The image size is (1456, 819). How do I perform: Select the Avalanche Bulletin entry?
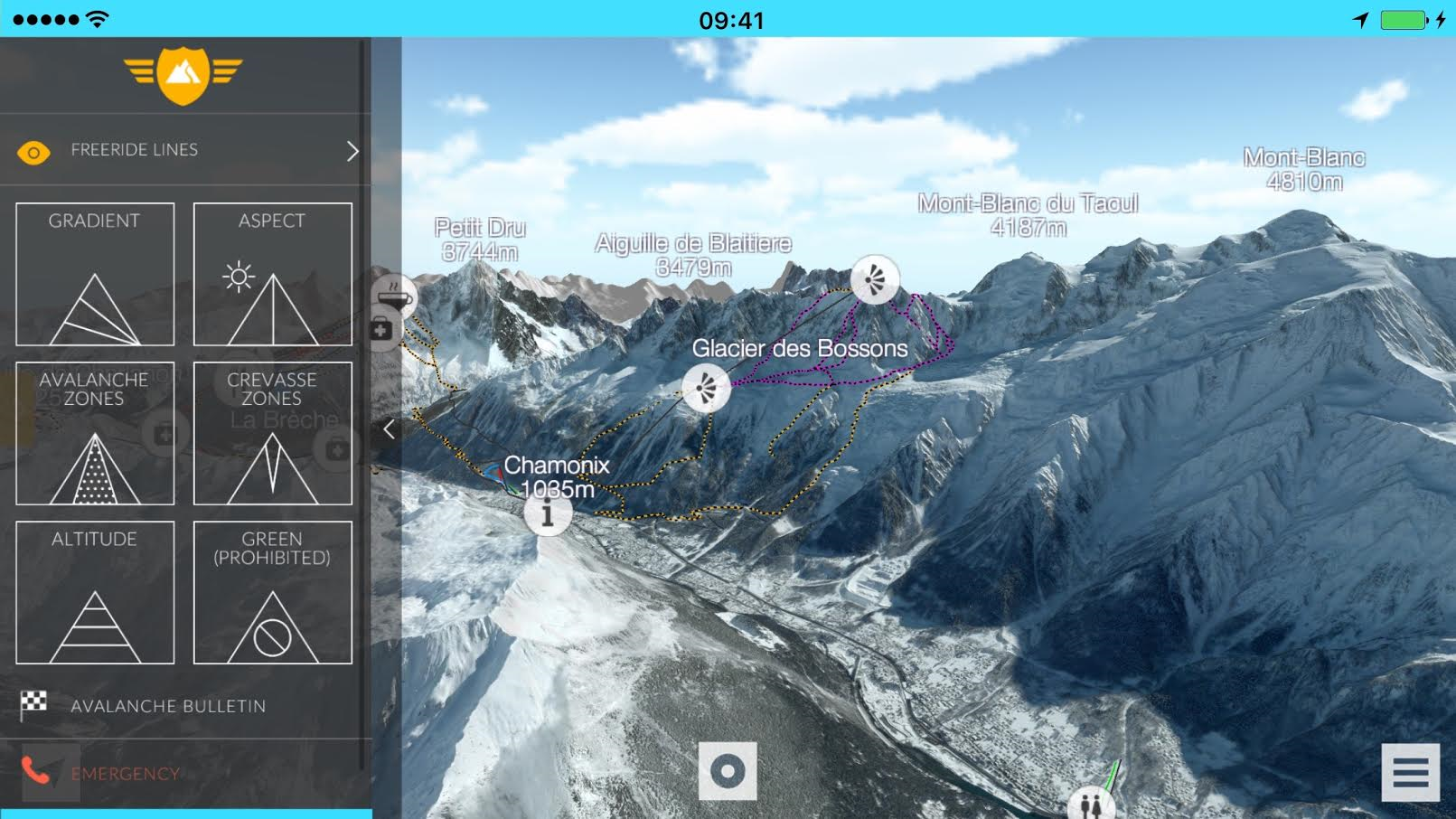click(x=169, y=706)
